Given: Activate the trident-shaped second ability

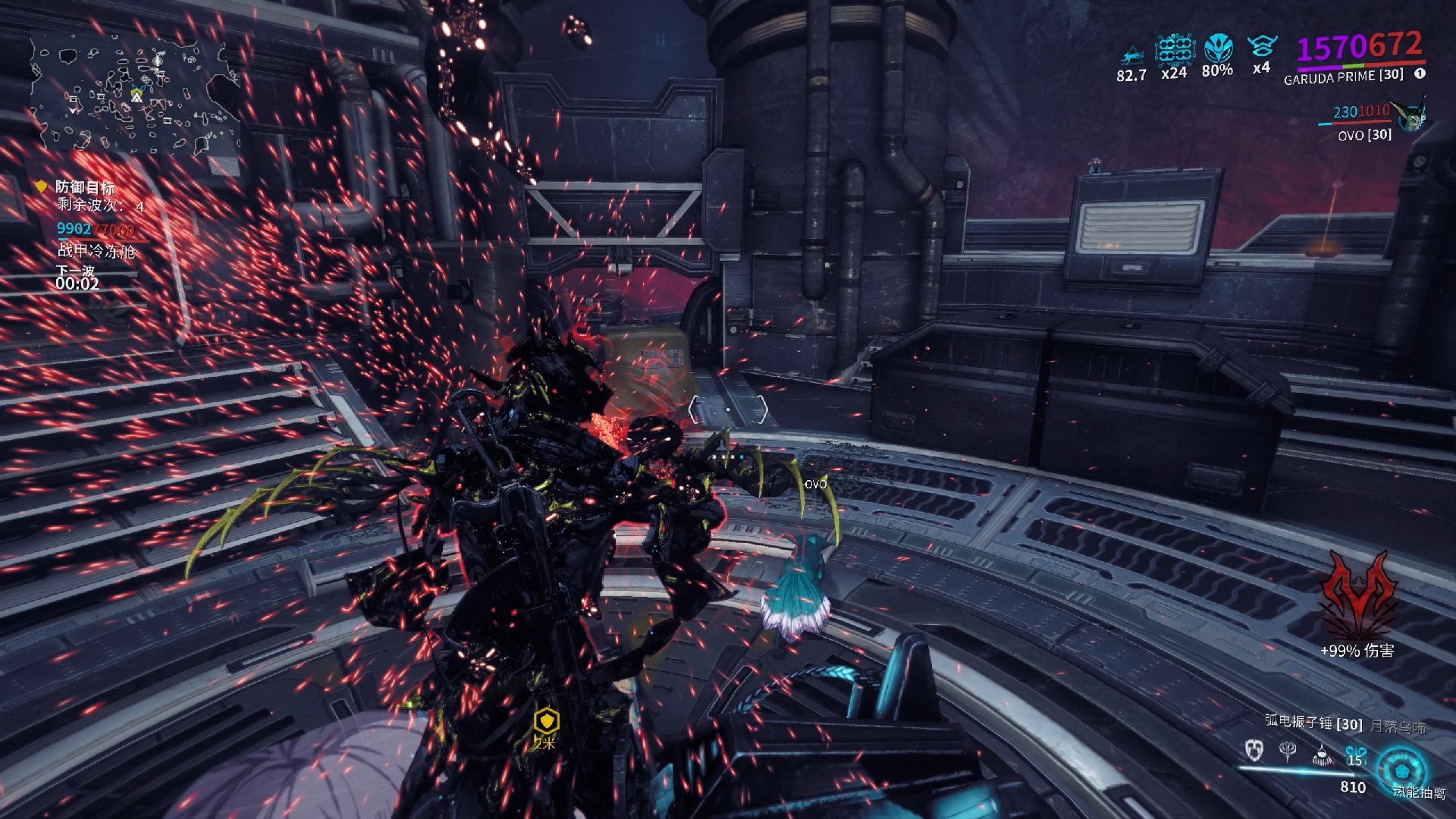Looking at the screenshot, I should click(1288, 751).
